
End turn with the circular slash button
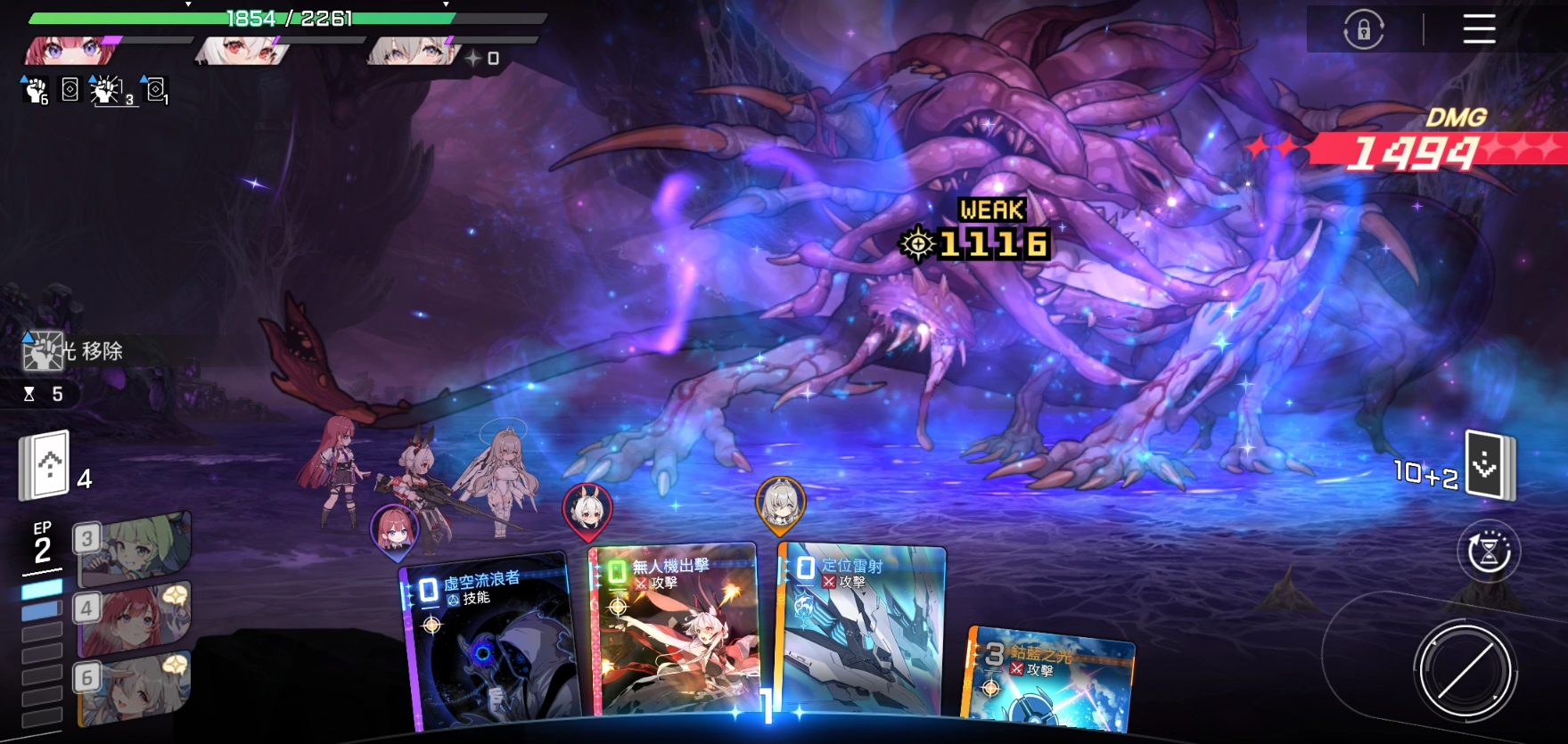(1464, 671)
